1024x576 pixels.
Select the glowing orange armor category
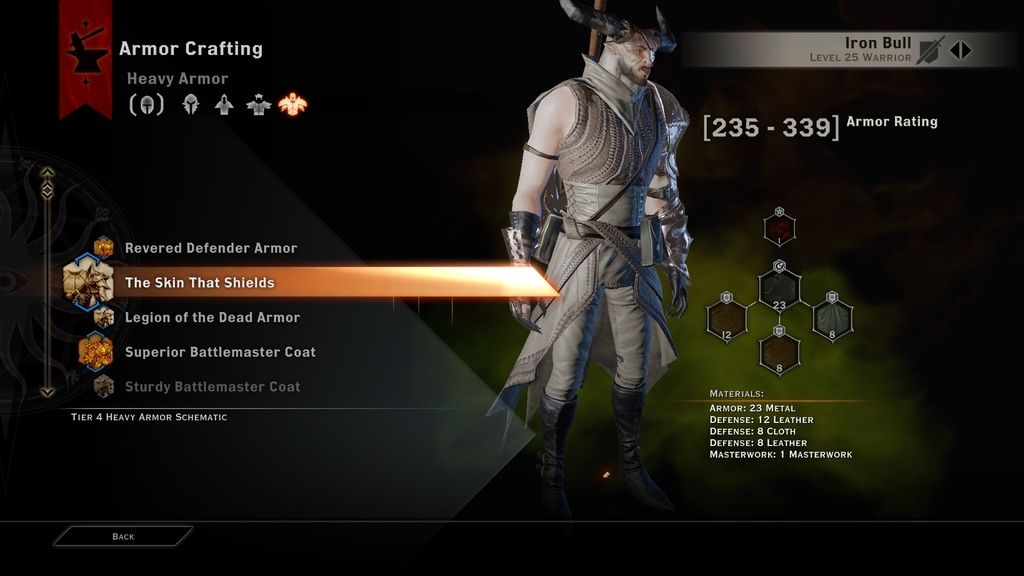click(293, 105)
